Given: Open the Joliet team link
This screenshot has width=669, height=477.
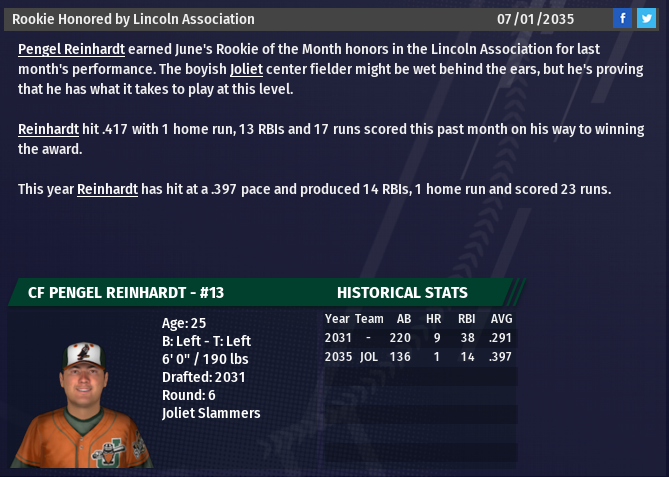Looking at the screenshot, I should (x=245, y=69).
